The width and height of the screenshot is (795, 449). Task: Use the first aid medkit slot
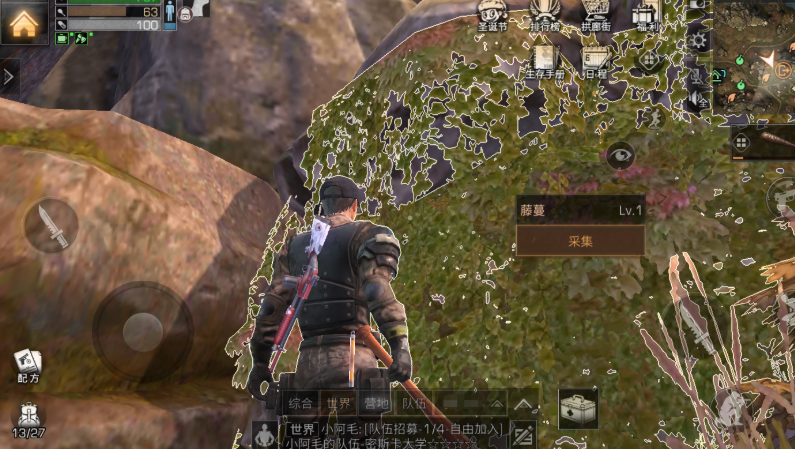578,407
